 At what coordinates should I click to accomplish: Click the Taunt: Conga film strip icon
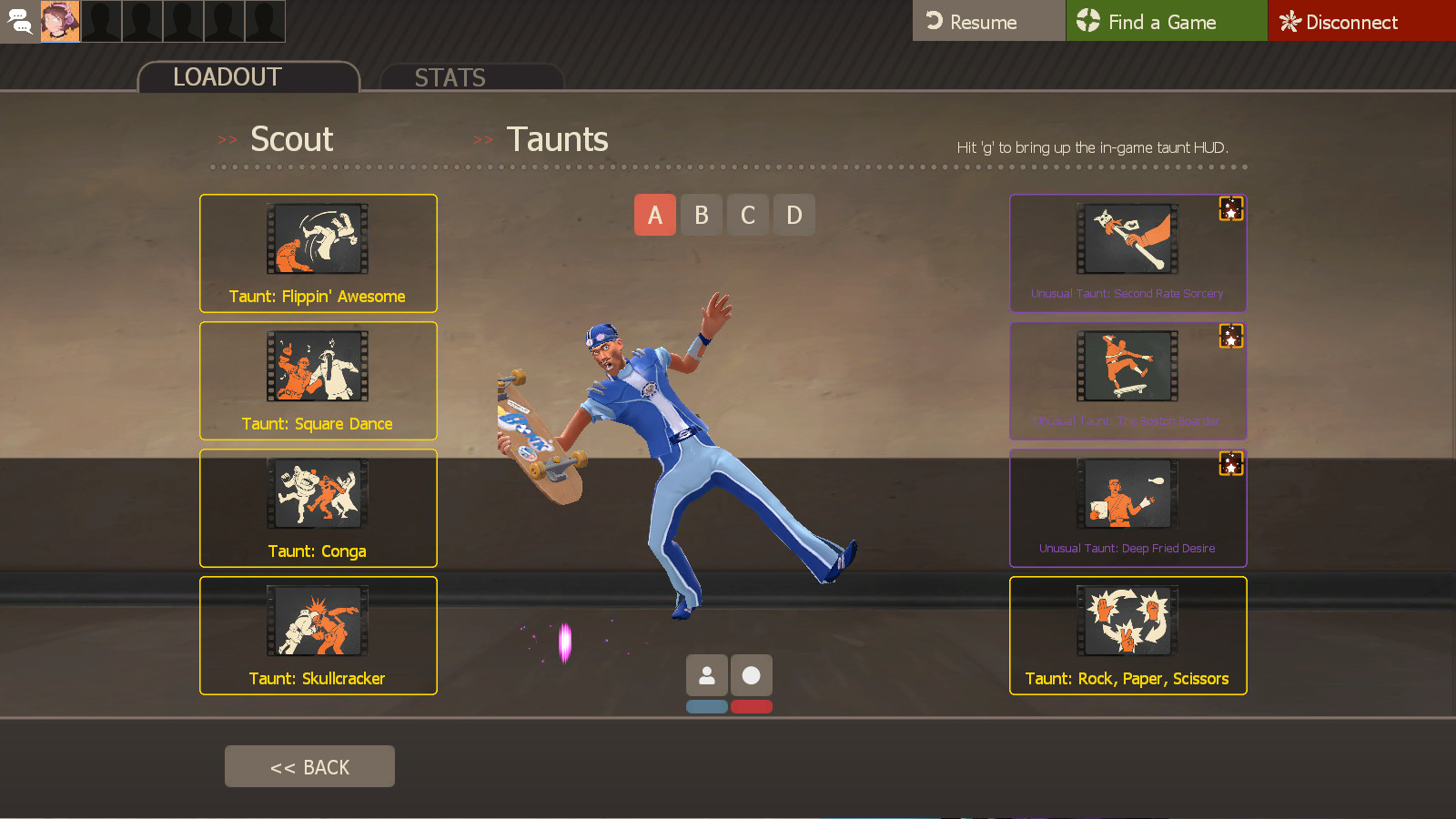318,494
